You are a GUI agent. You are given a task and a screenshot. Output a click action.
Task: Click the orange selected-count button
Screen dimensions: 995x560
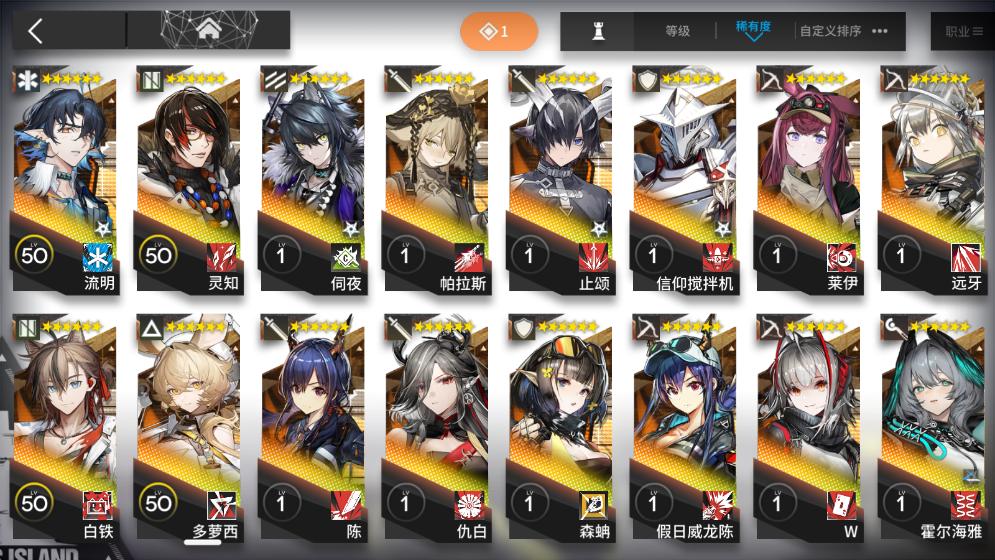click(x=498, y=32)
